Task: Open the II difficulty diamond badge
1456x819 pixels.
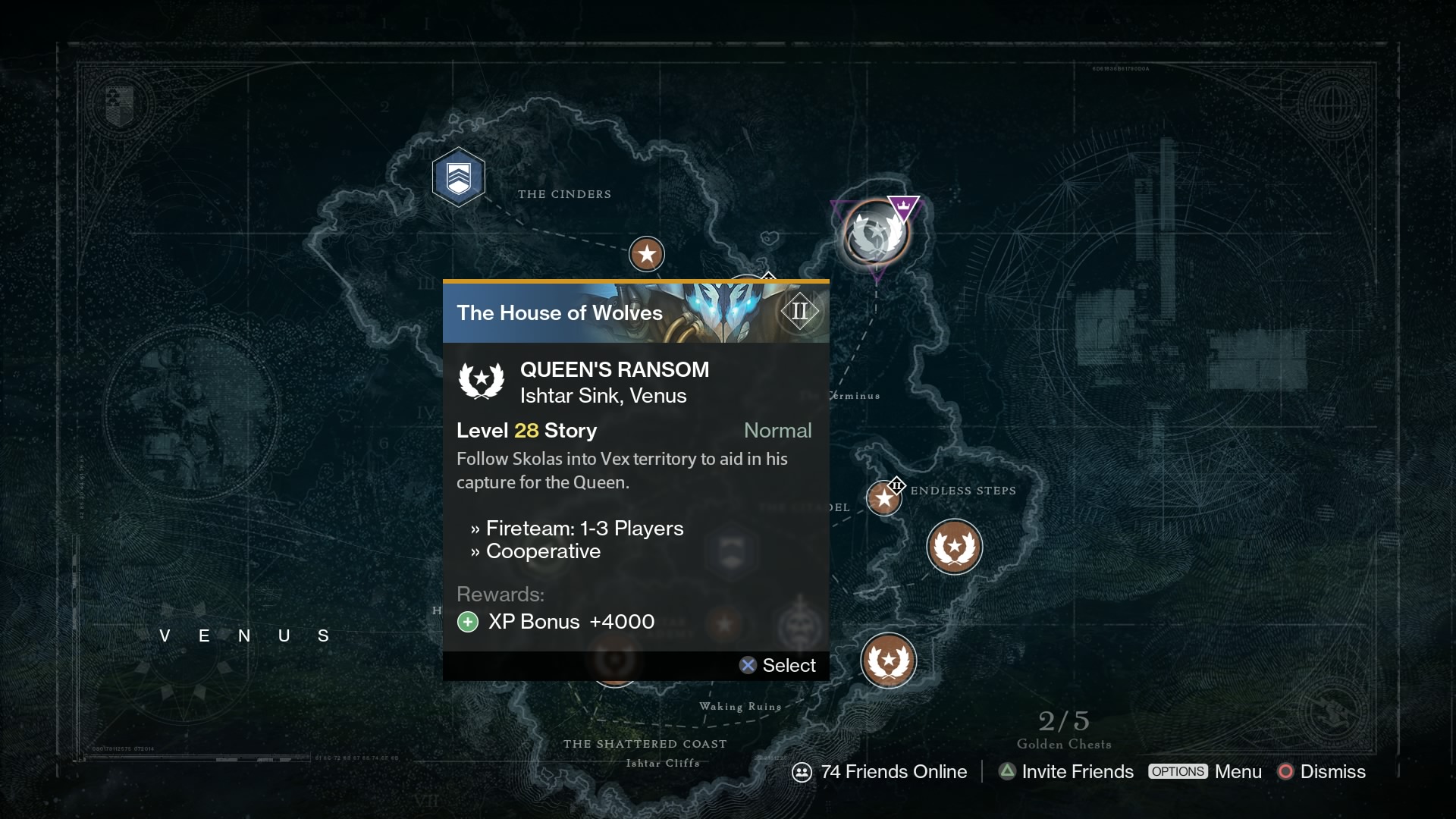Action: (799, 311)
